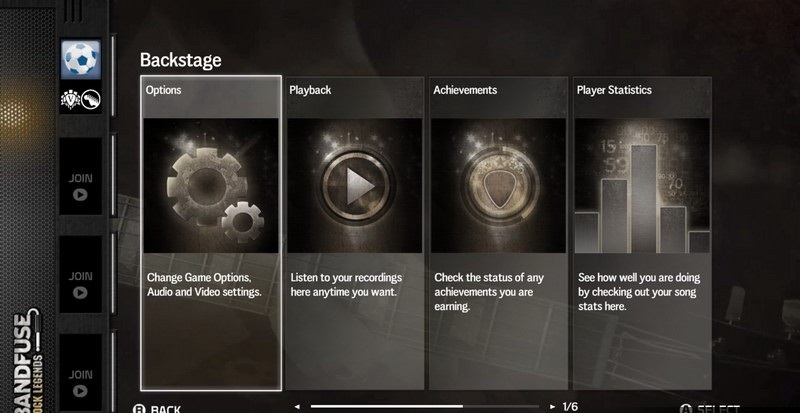This screenshot has height=413, width=800.
Task: Click the soccer ball player avatar
Action: [x=78, y=61]
